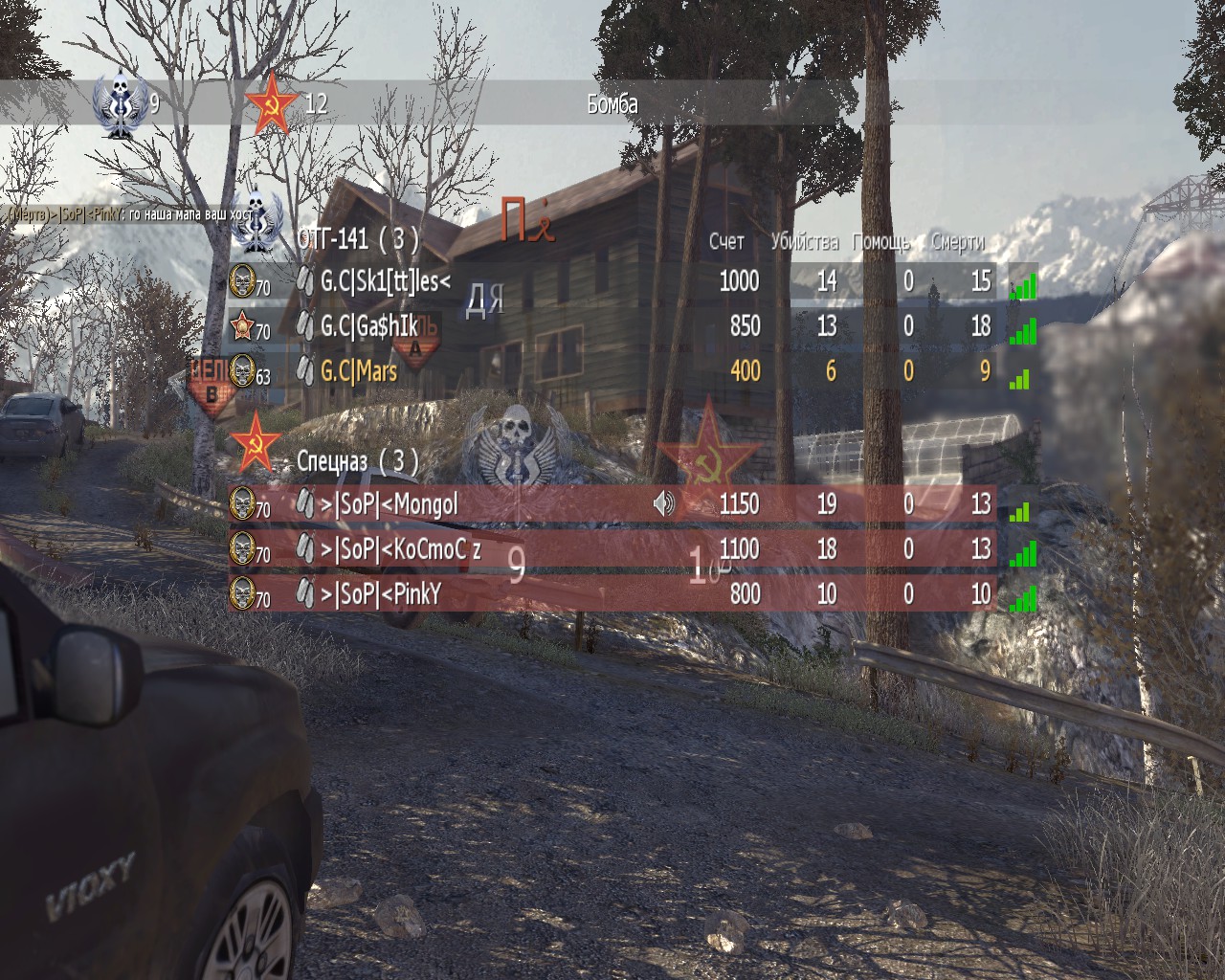Click the speaker icon on Mongol's row
1225x980 pixels.
tap(663, 503)
